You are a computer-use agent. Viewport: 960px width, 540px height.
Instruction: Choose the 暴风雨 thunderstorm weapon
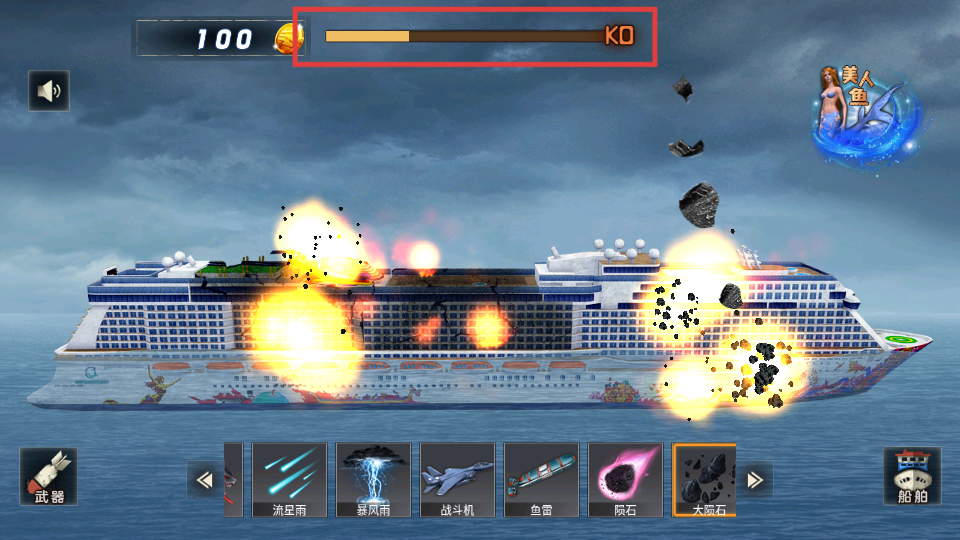pyautogui.click(x=373, y=480)
